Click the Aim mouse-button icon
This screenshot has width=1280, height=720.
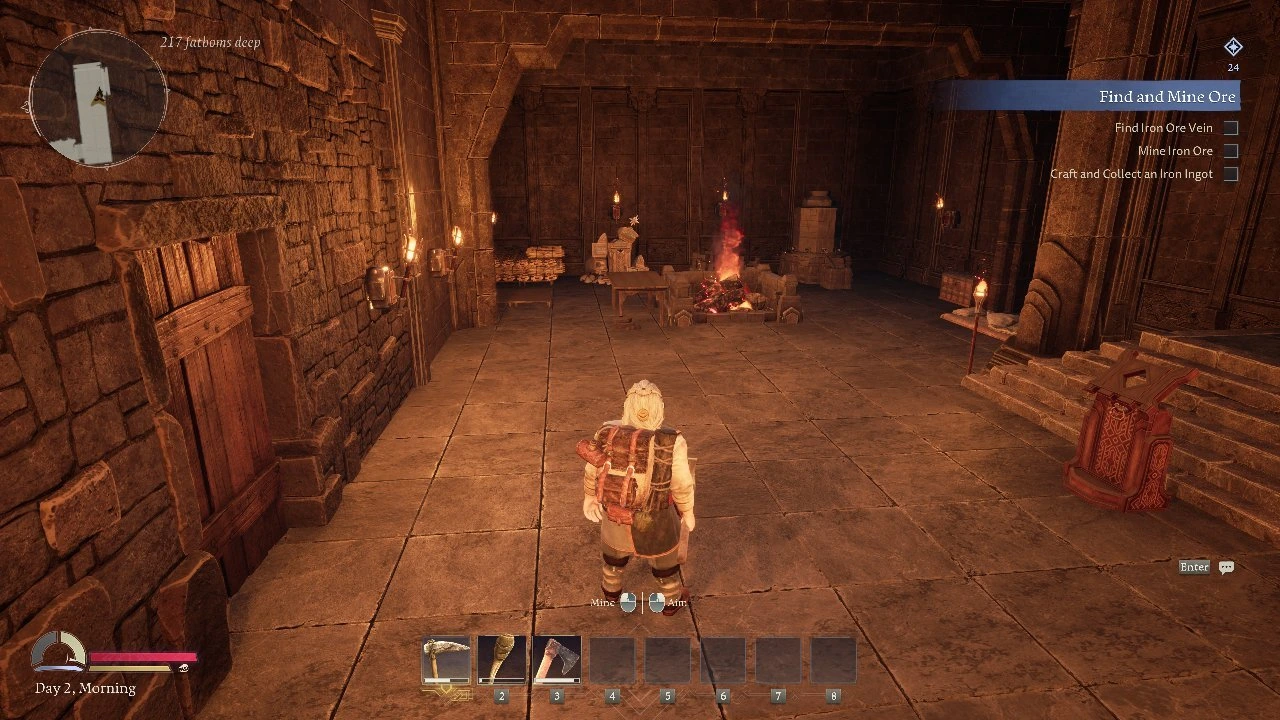coord(659,603)
